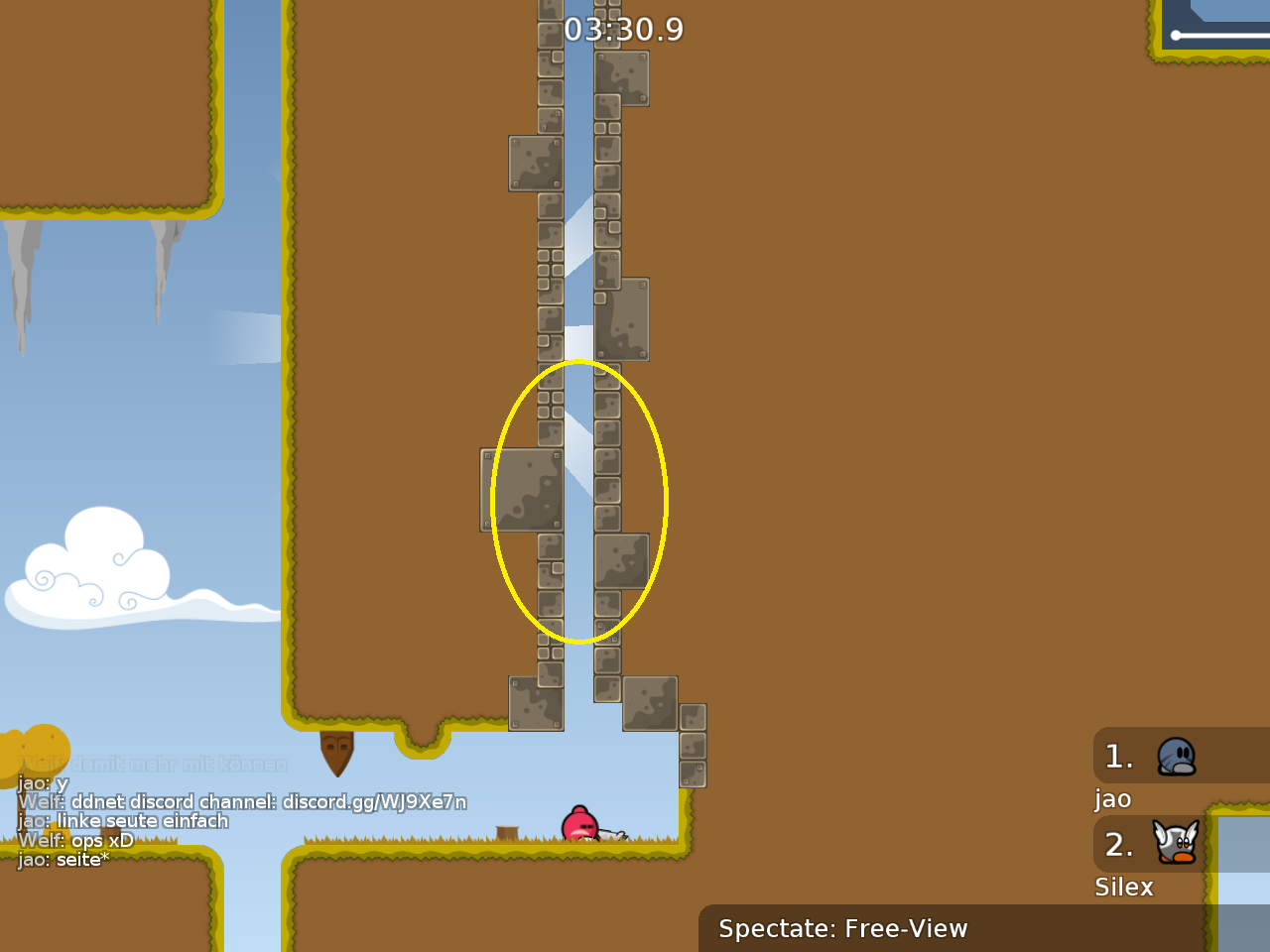
Task: Click the 'Spectate: Free-View' bar
Action: click(x=842, y=929)
